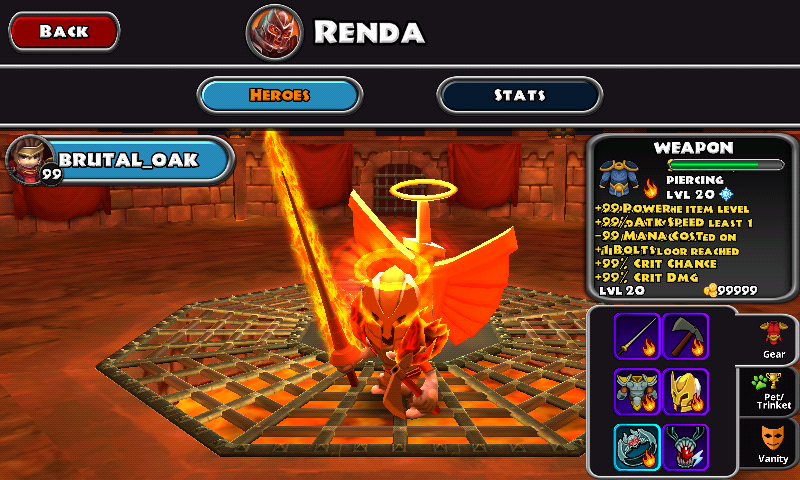Image resolution: width=800 pixels, height=480 pixels.
Task: Select the fiery sword weapon slot
Action: coord(637,337)
